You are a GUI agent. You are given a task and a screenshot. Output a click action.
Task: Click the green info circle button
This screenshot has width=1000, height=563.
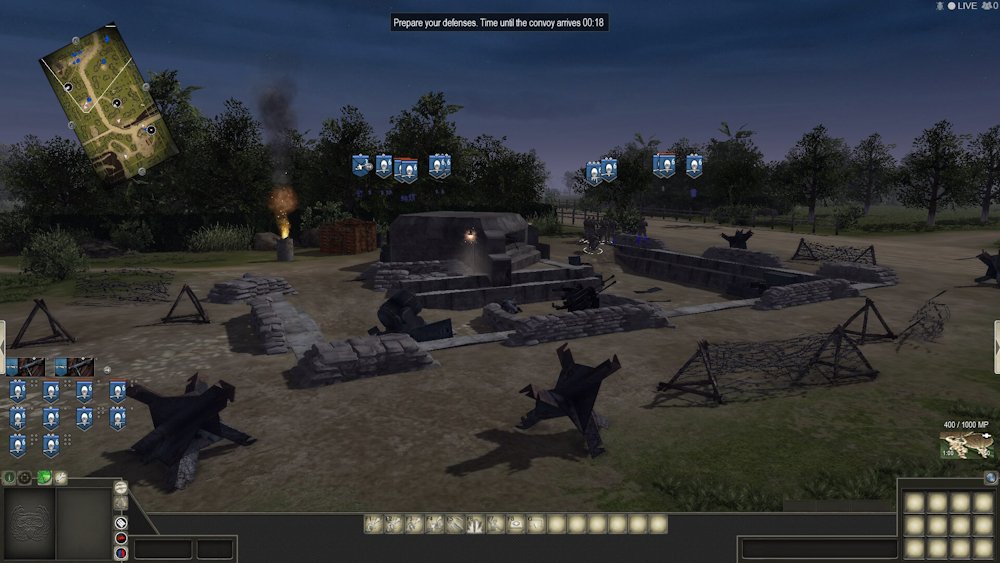pos(9,478)
